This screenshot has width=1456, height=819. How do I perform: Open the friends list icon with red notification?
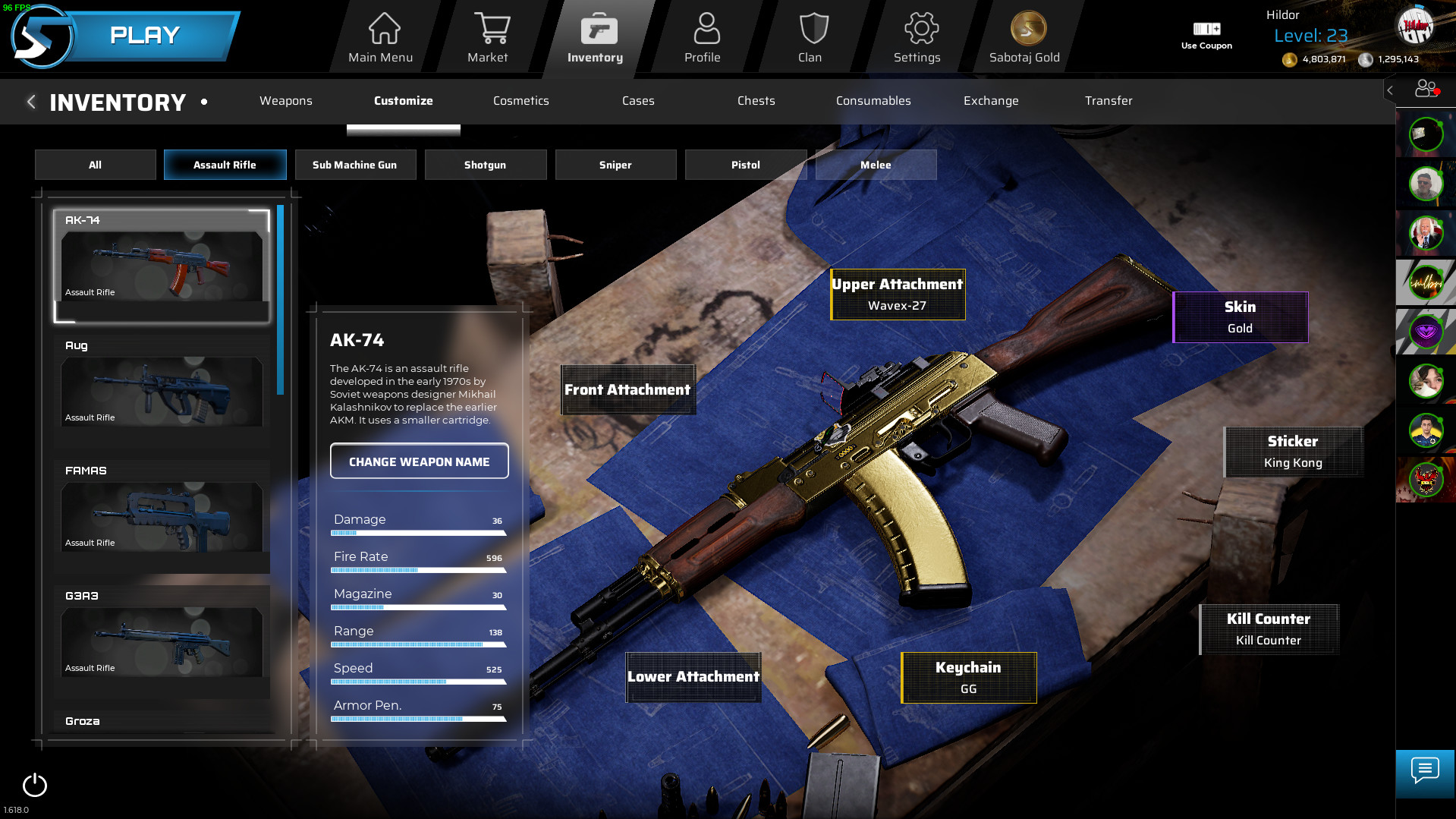[x=1425, y=90]
